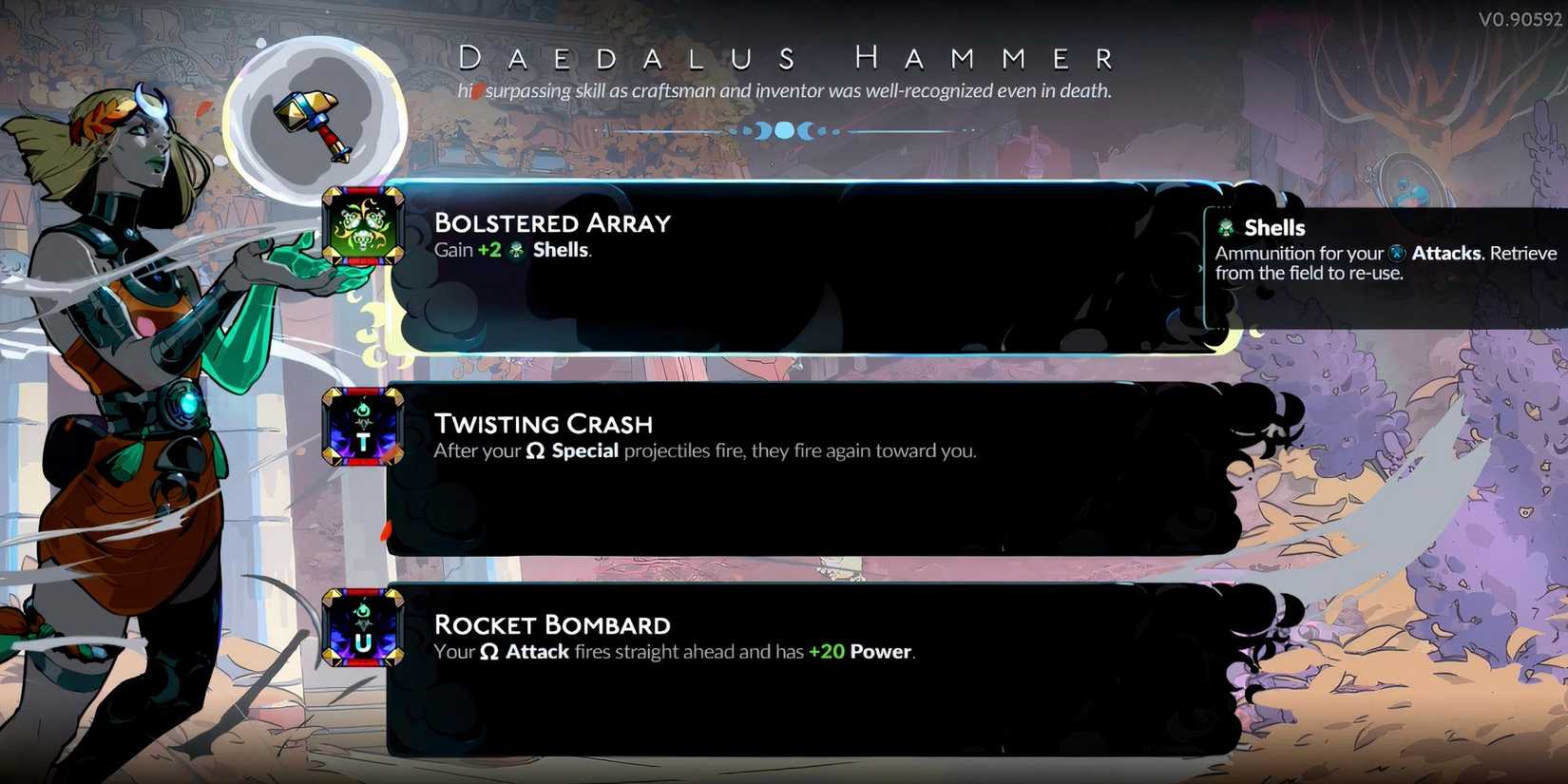
Task: Click the blue Attacks icon inside the tooltip
Action: tap(1394, 253)
